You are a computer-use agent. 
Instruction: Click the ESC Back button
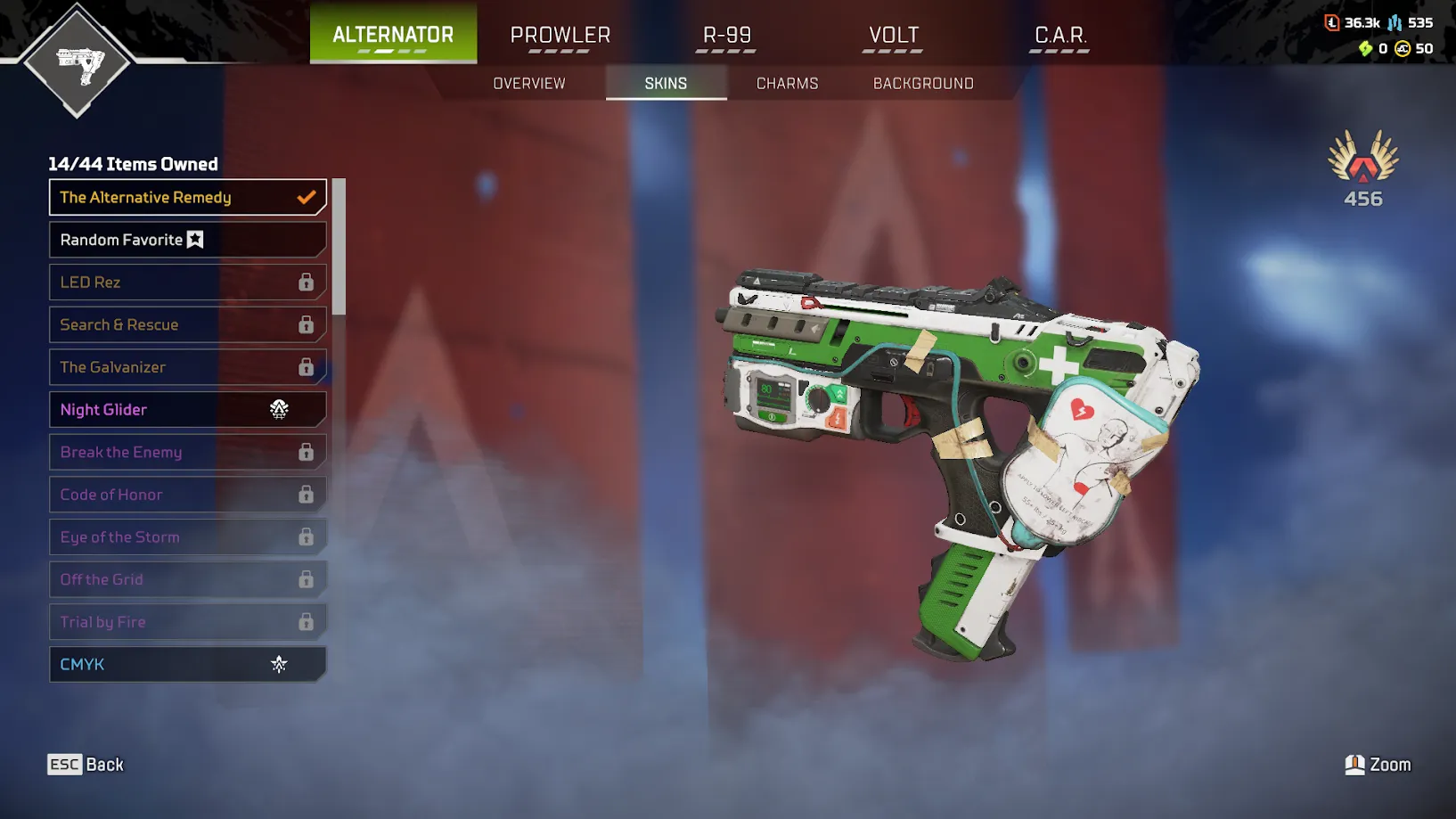(85, 764)
